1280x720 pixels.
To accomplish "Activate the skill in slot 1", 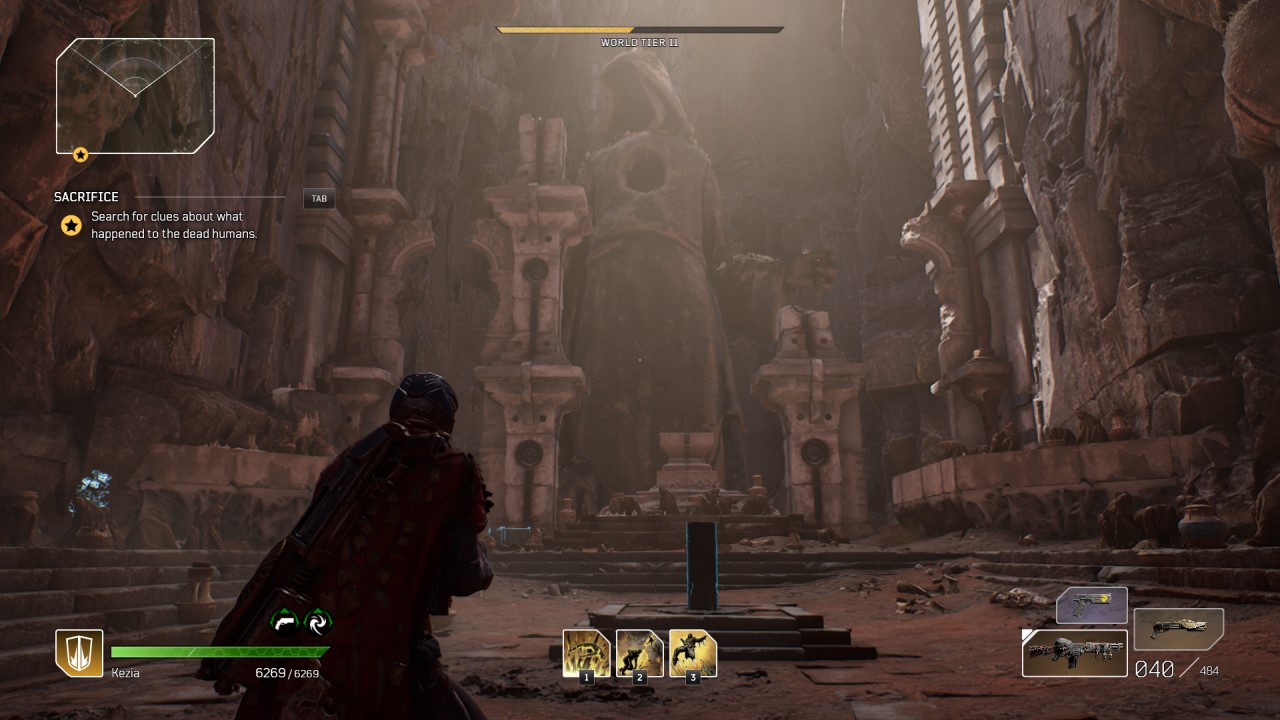I will (586, 653).
